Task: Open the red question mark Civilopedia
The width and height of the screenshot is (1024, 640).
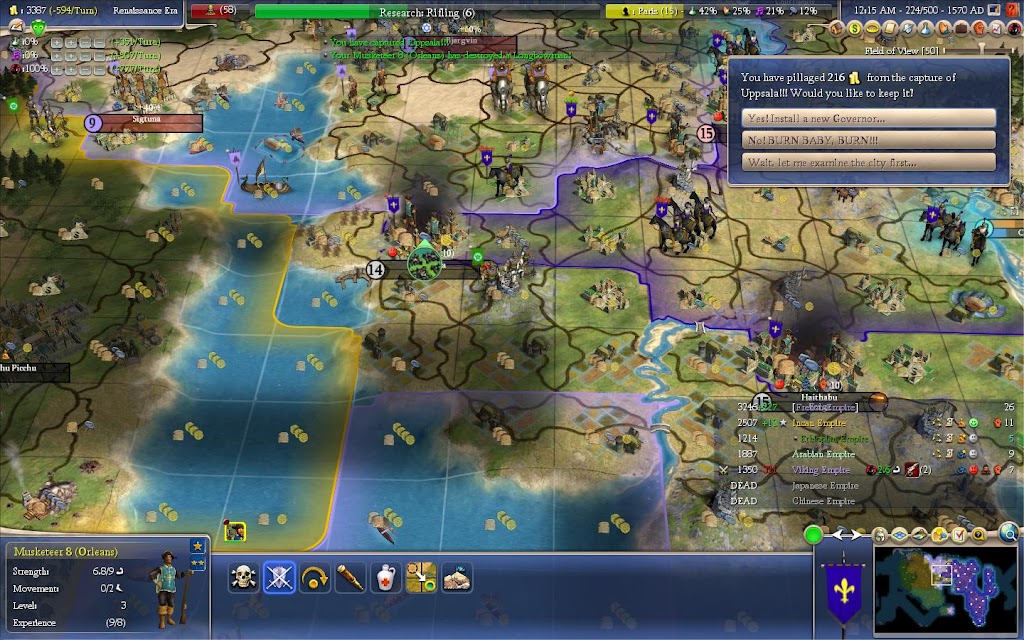Action: (x=1014, y=10)
